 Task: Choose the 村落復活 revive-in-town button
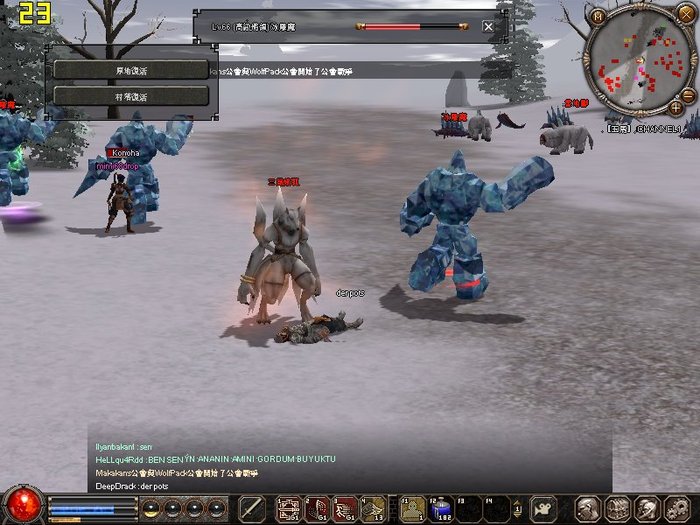[x=131, y=96]
